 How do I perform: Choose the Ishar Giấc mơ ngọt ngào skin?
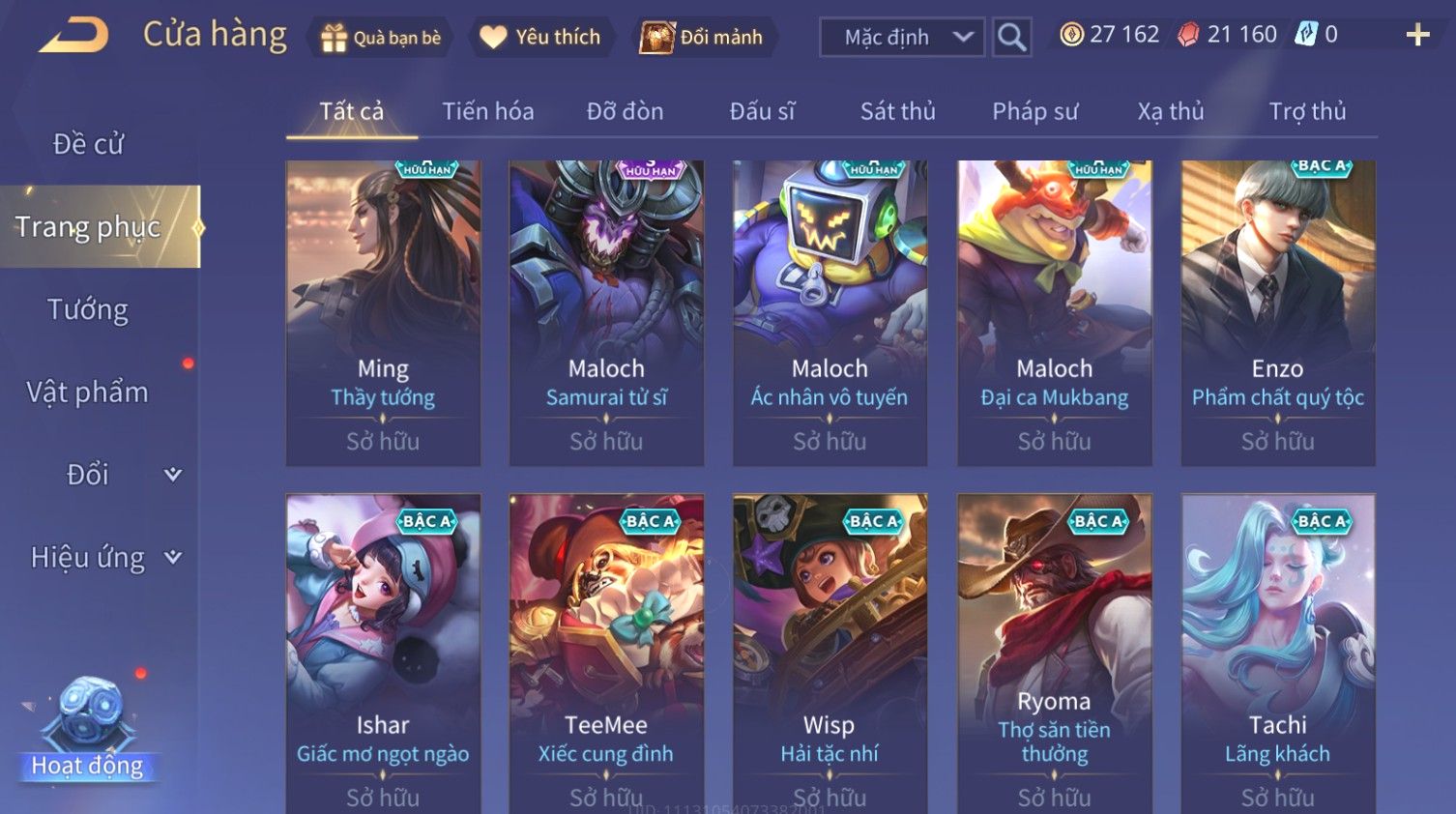[x=383, y=648]
